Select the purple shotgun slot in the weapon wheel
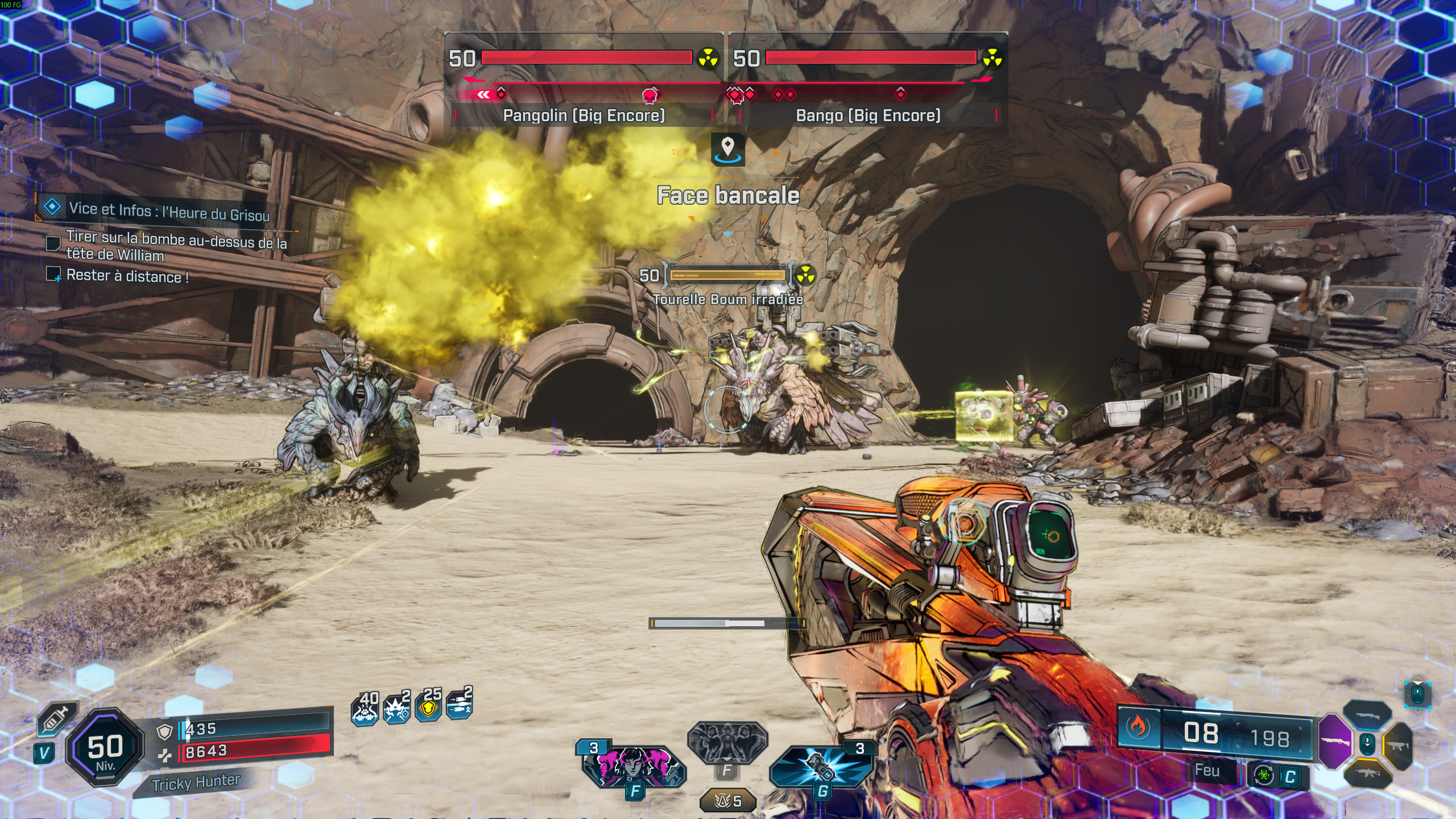1456x819 pixels. (1335, 742)
